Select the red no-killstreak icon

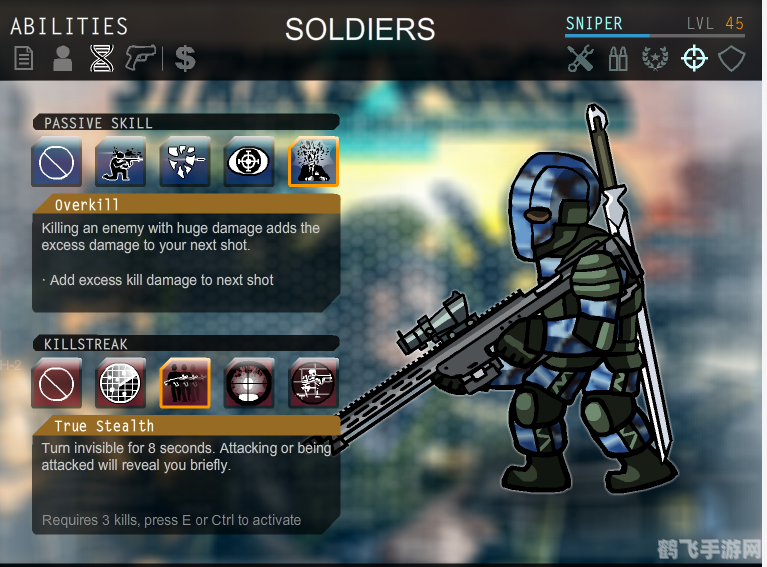click(57, 383)
